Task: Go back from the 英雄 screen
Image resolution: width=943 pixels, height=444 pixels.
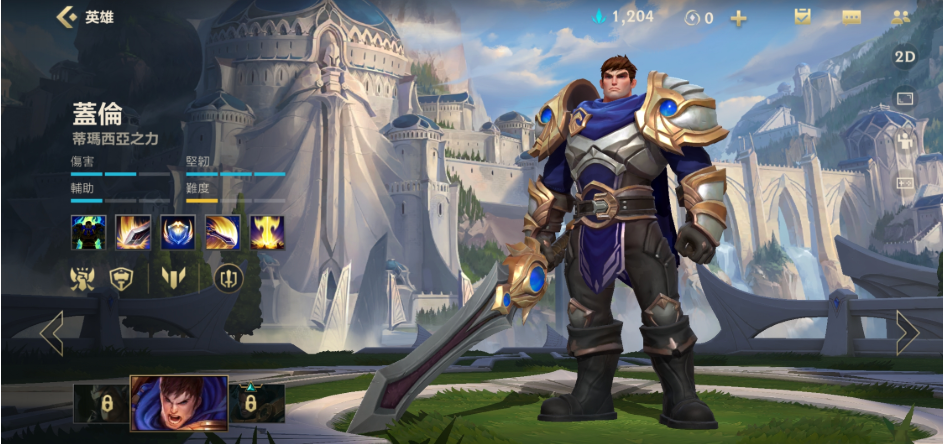Action: coord(67,17)
